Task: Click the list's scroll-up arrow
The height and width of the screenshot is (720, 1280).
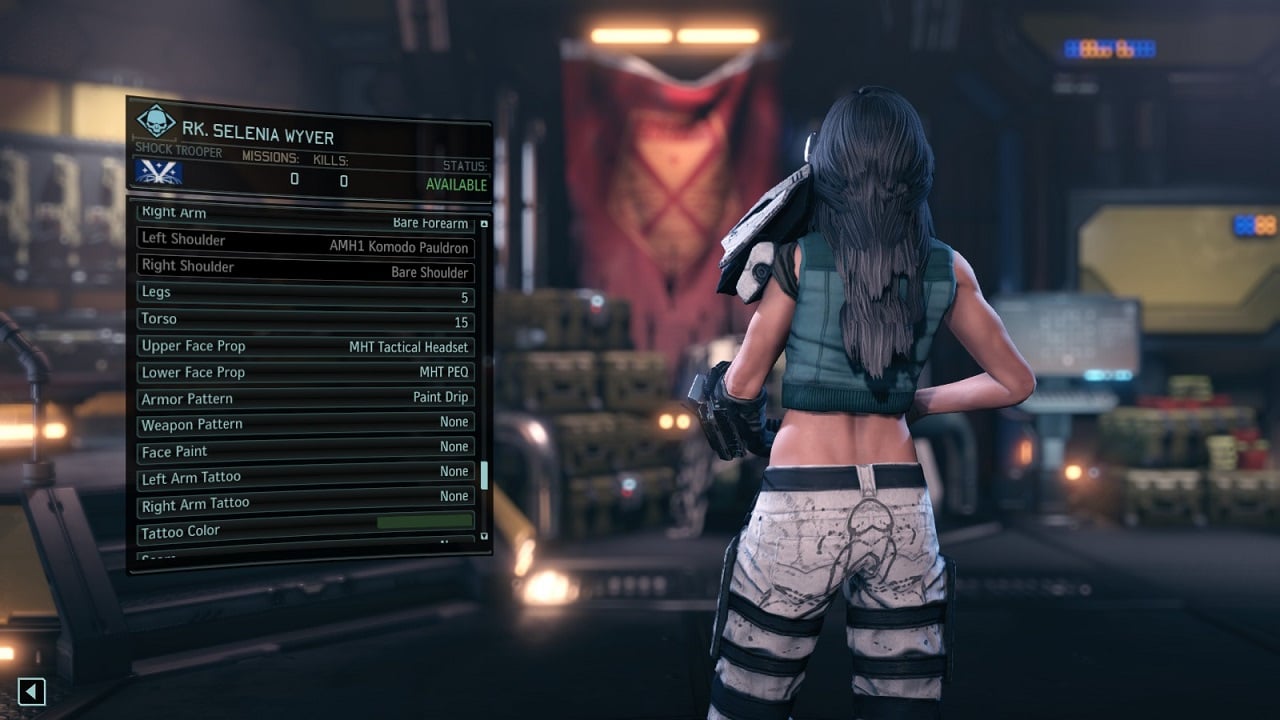Action: pyautogui.click(x=485, y=224)
